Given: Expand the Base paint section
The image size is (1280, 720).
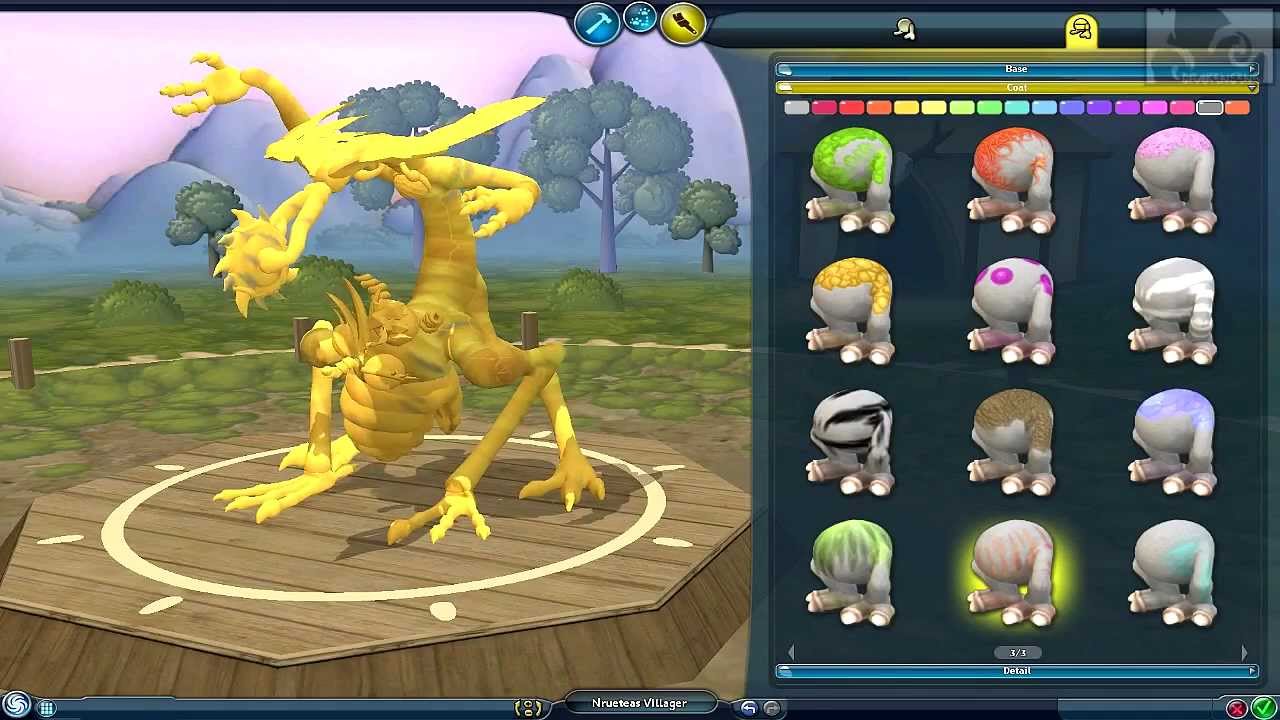Looking at the screenshot, I should click(x=1016, y=69).
